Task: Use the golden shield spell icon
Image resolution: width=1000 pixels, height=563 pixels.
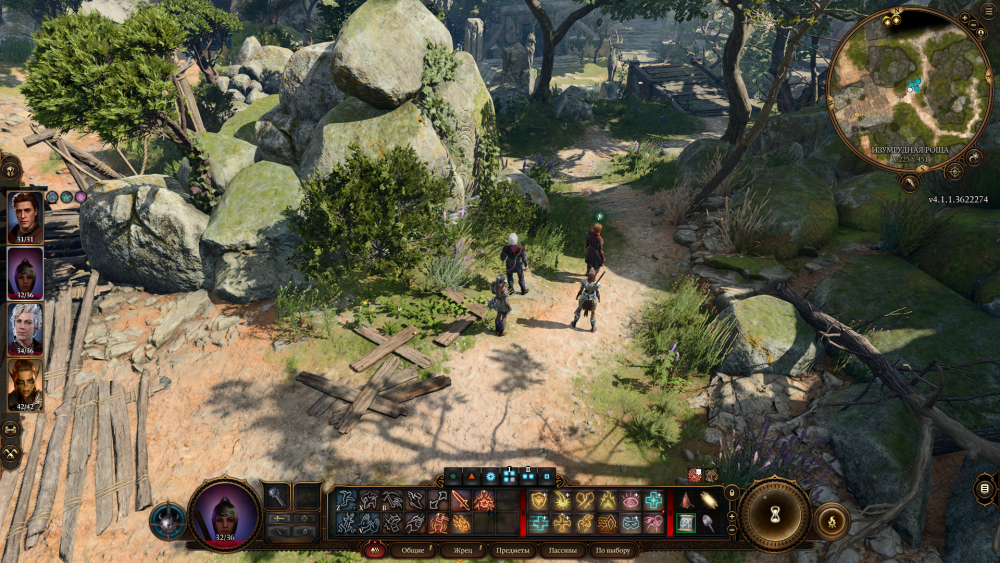Action: (x=540, y=500)
